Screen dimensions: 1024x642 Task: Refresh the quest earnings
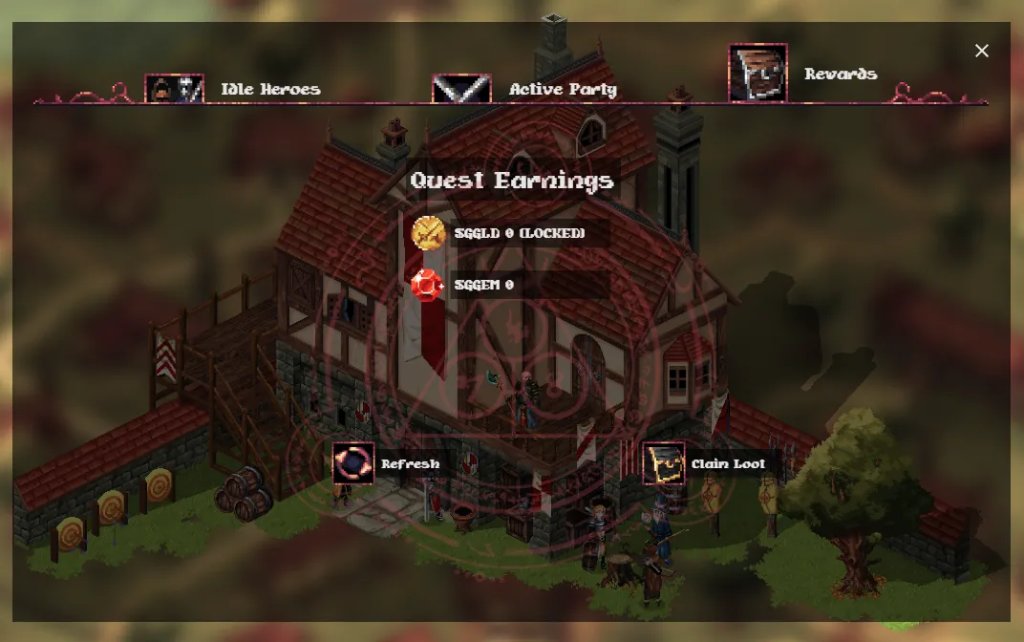[x=387, y=464]
